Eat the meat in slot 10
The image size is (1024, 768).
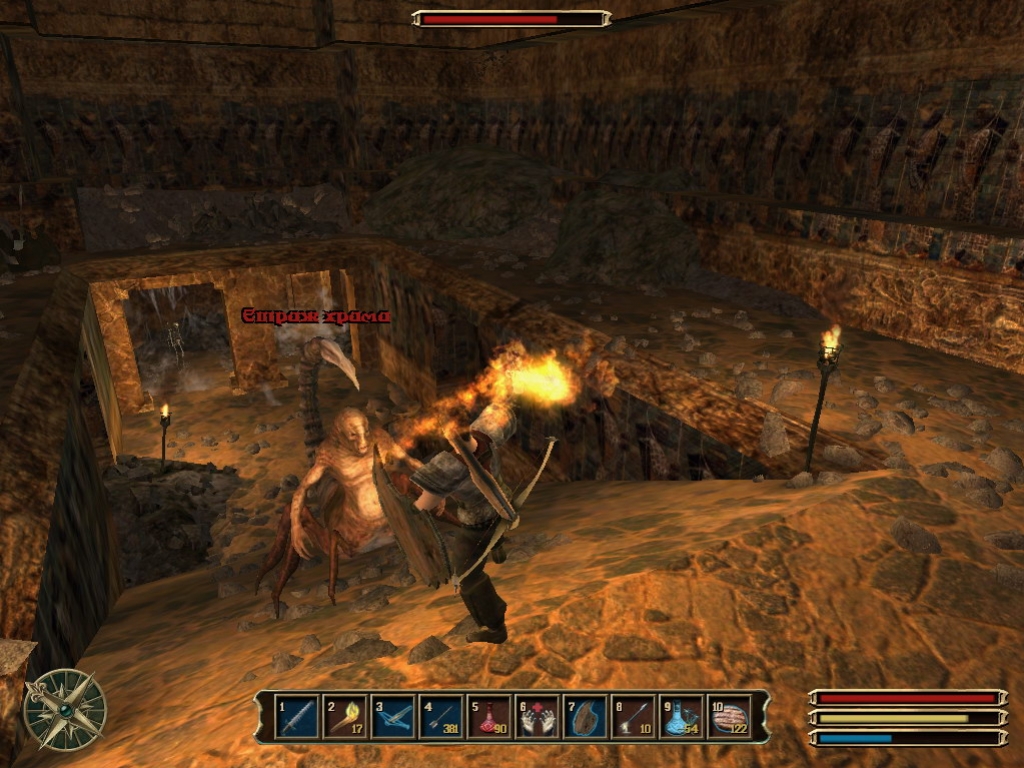[x=729, y=717]
